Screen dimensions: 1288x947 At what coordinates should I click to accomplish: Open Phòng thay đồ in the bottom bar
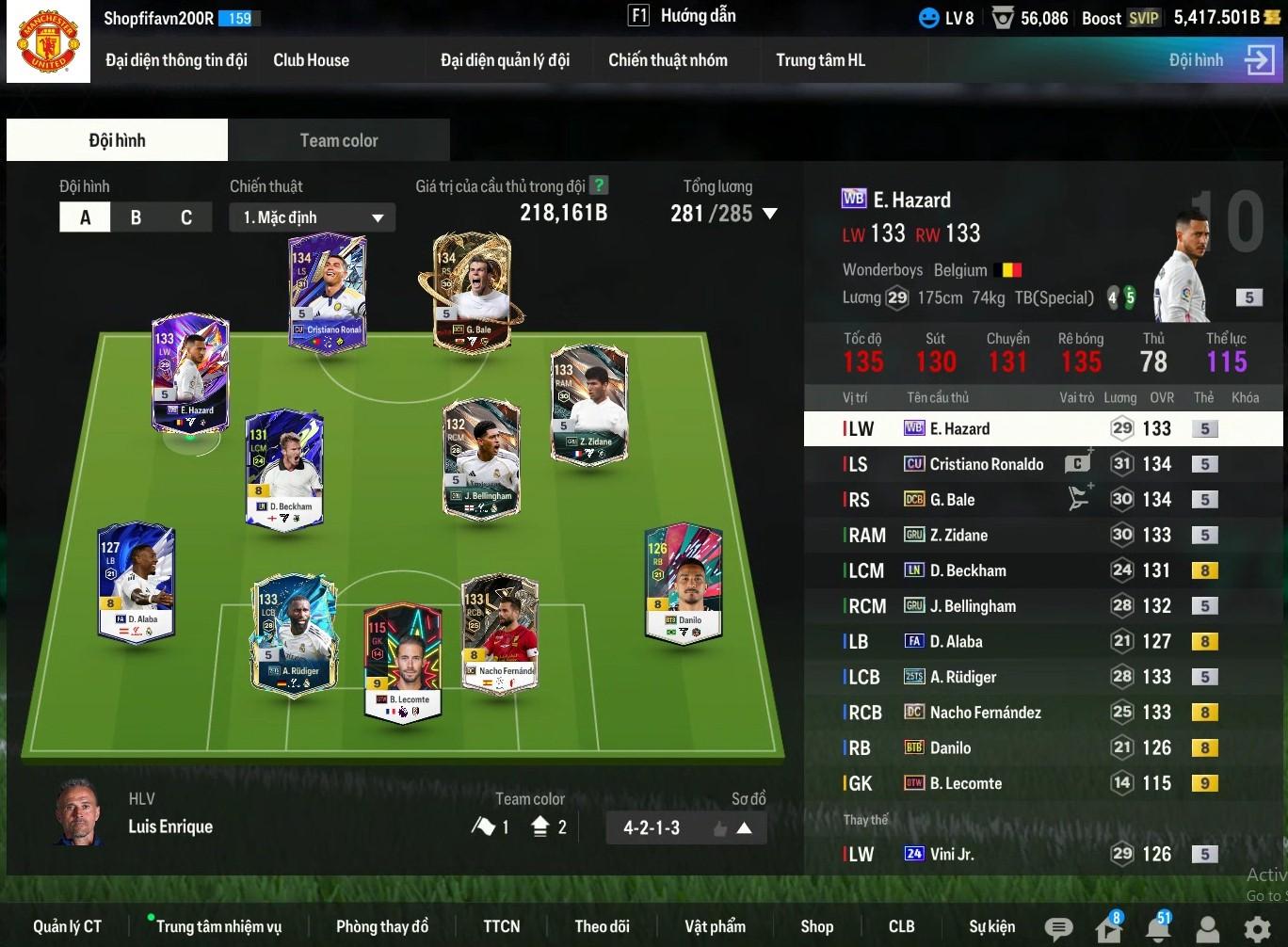pyautogui.click(x=381, y=926)
